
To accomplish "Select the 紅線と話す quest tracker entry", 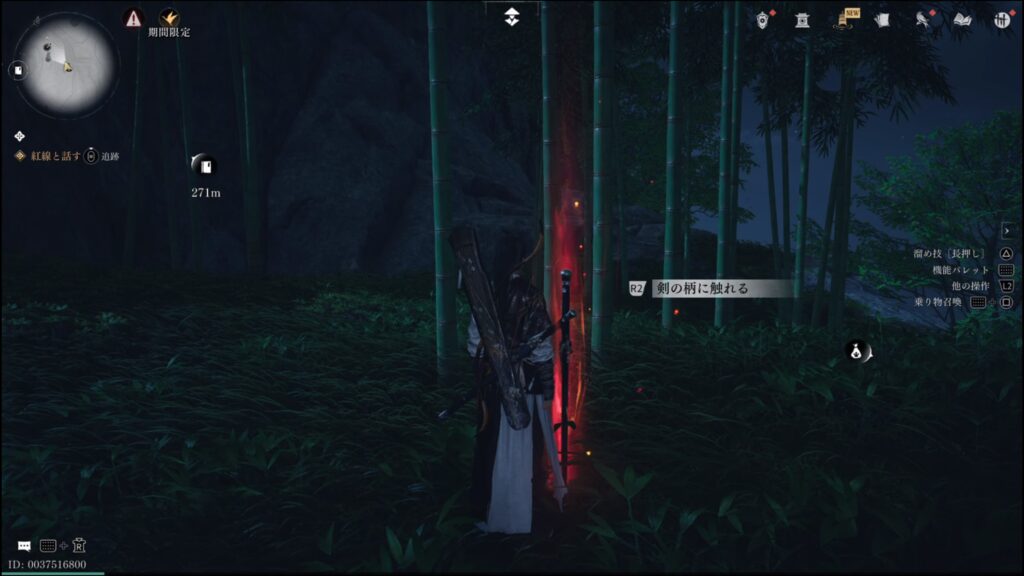I will (56, 156).
